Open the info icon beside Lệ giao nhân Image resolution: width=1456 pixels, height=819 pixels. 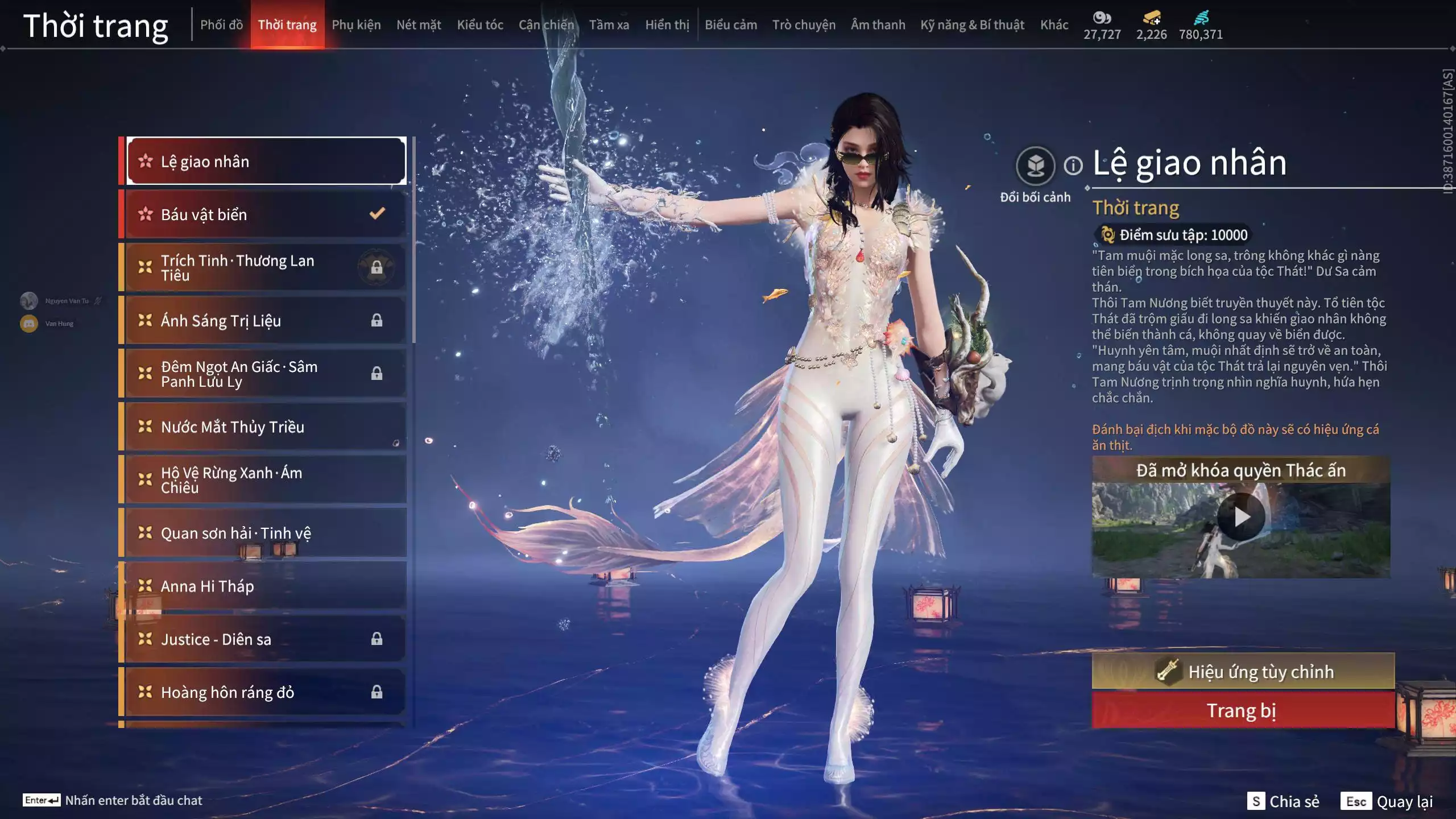pyautogui.click(x=1073, y=166)
